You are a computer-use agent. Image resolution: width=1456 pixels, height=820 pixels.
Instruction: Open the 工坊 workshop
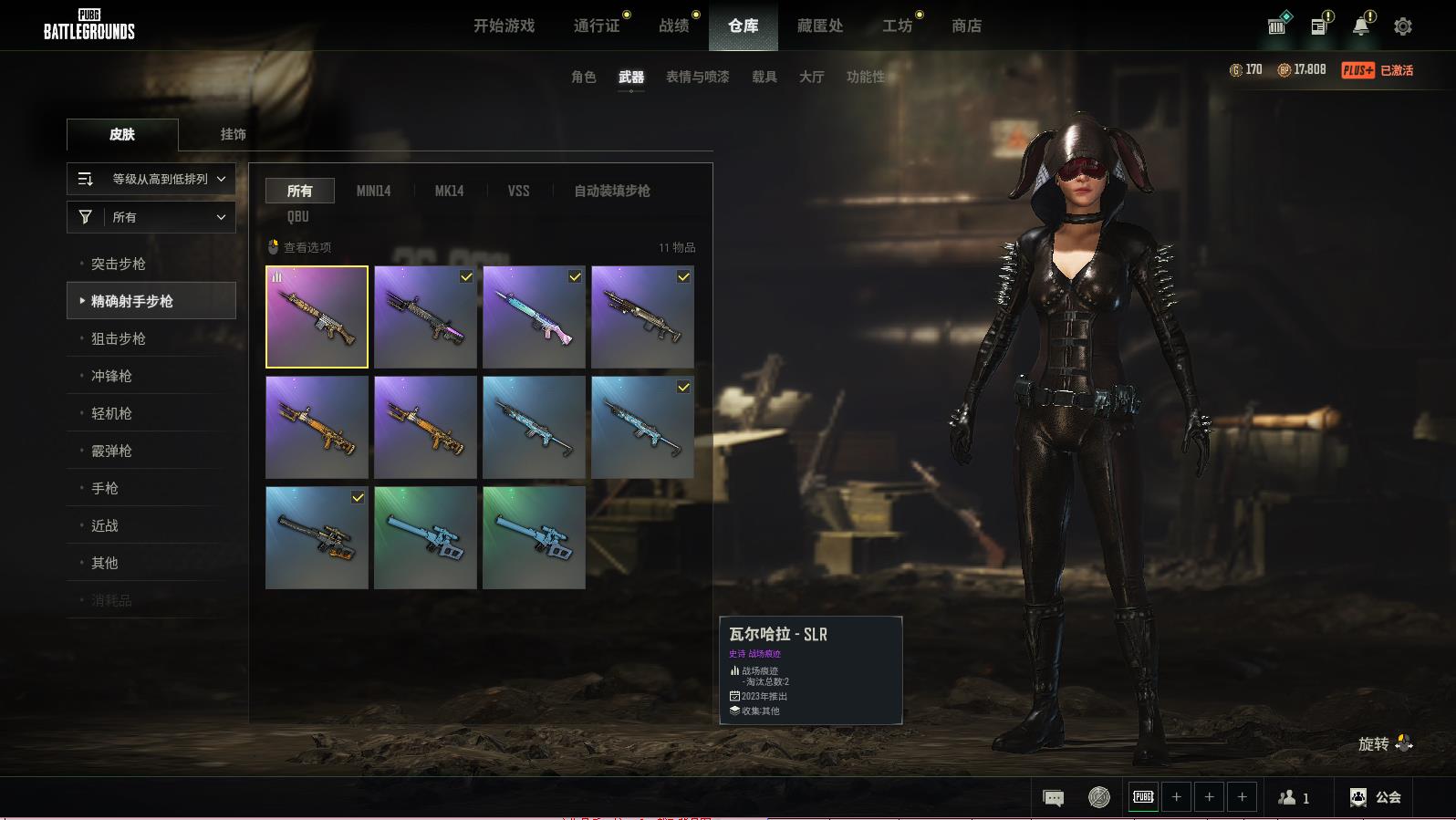897,26
